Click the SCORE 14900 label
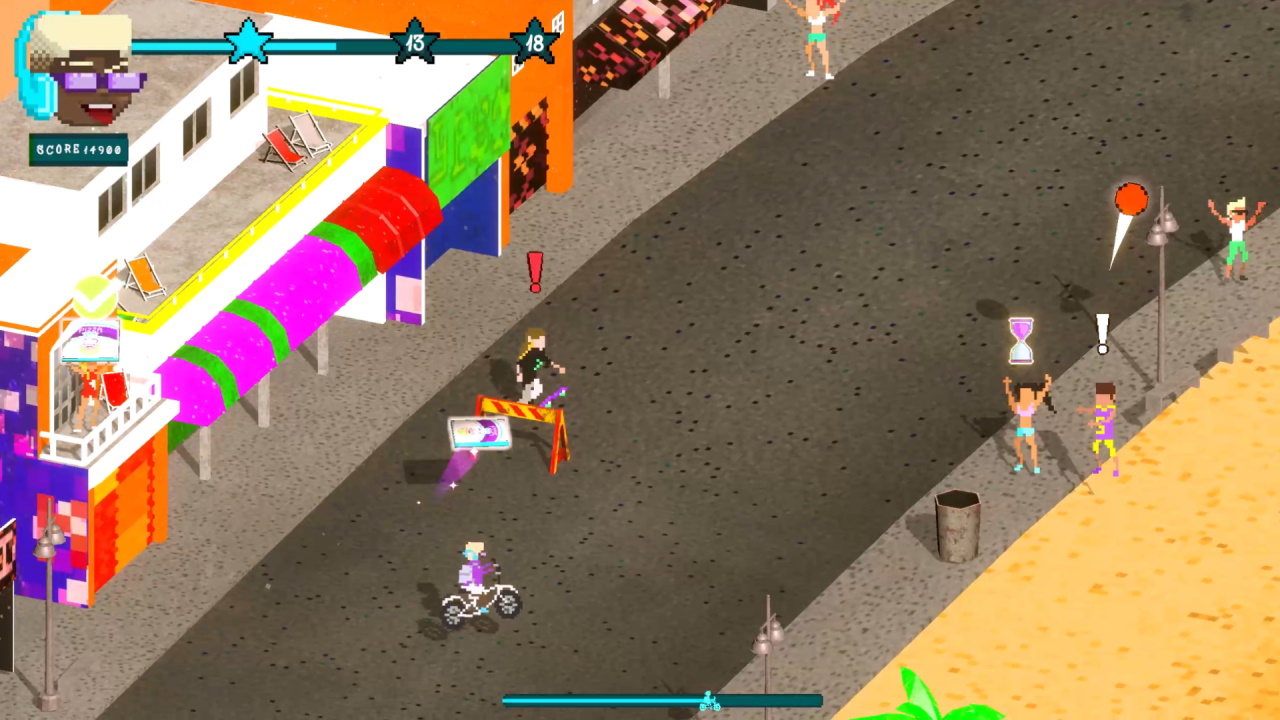1280x720 pixels. coord(78,148)
